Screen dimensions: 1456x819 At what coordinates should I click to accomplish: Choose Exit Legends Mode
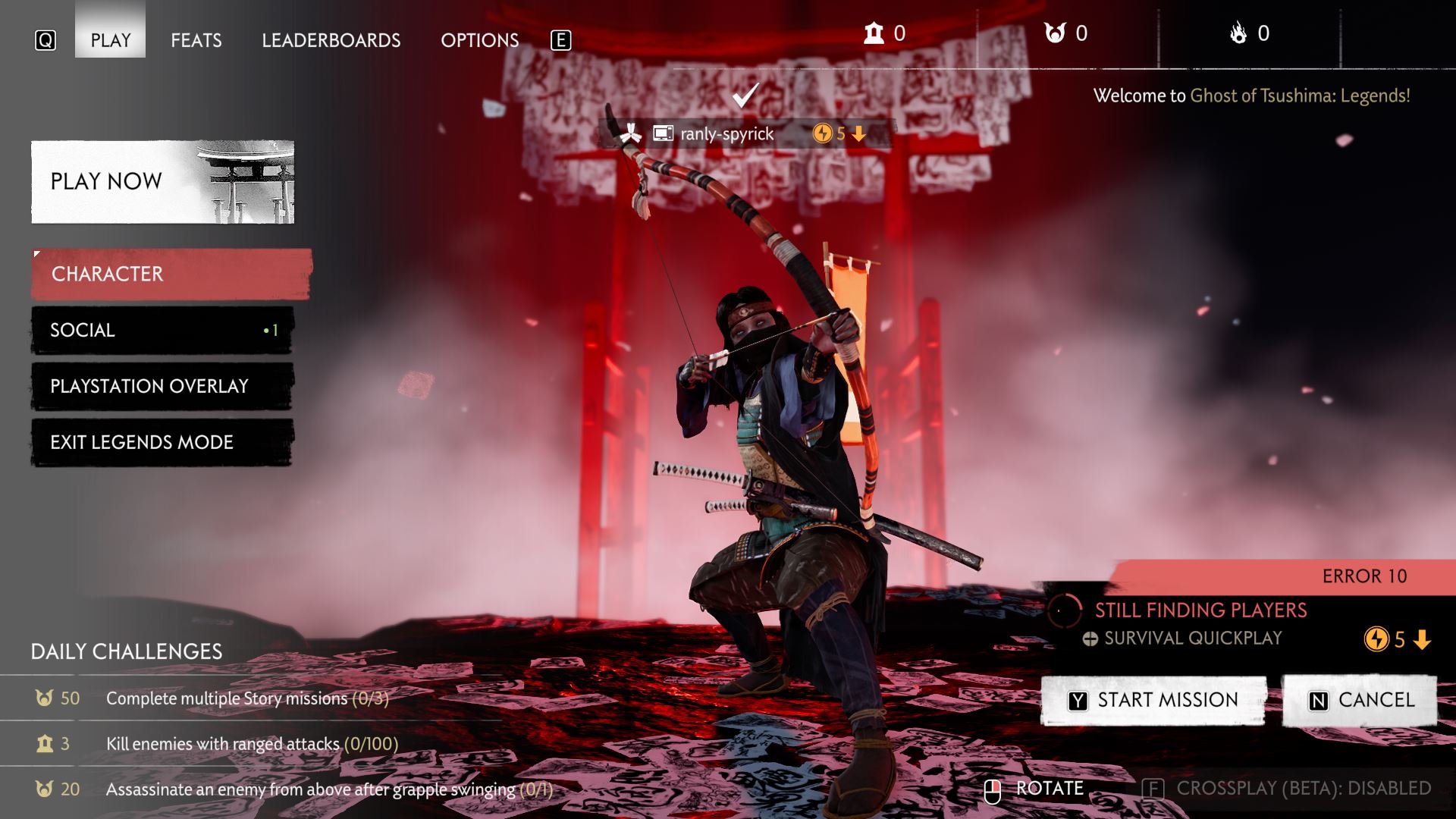162,442
